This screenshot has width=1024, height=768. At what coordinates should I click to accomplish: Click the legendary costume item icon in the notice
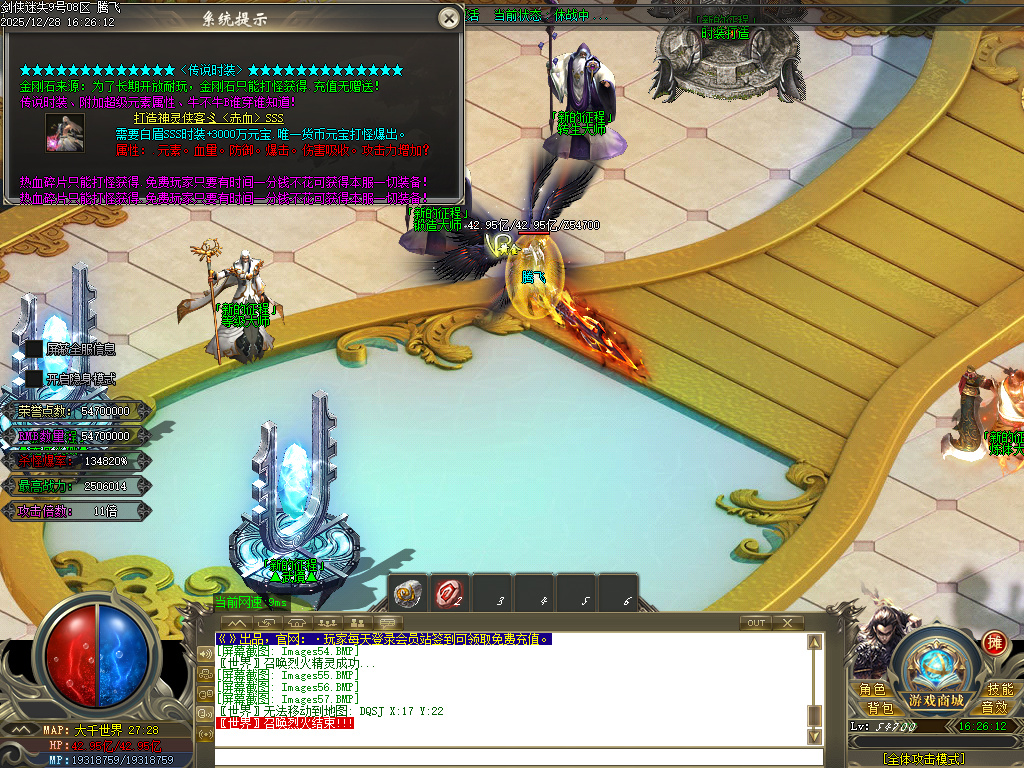pyautogui.click(x=64, y=134)
